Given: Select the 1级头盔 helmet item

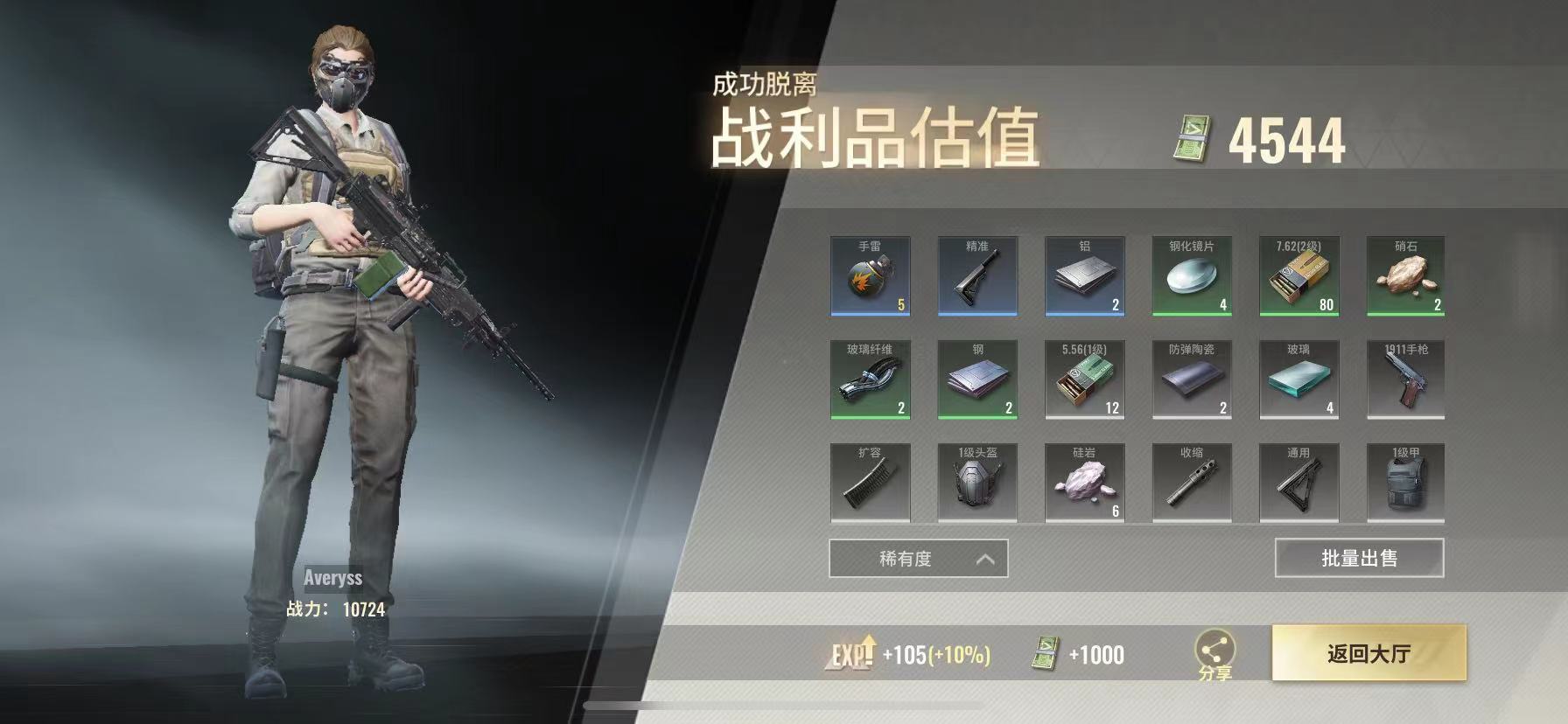Looking at the screenshot, I should pos(976,482).
